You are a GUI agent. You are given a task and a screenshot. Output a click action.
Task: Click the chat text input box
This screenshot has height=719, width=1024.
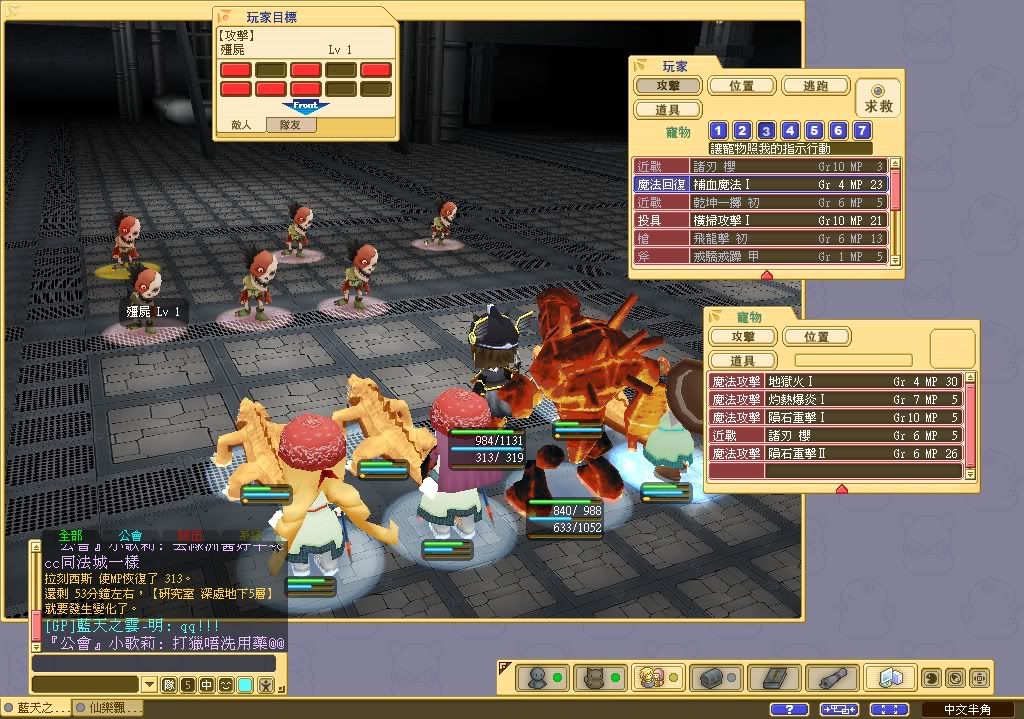coord(153,664)
